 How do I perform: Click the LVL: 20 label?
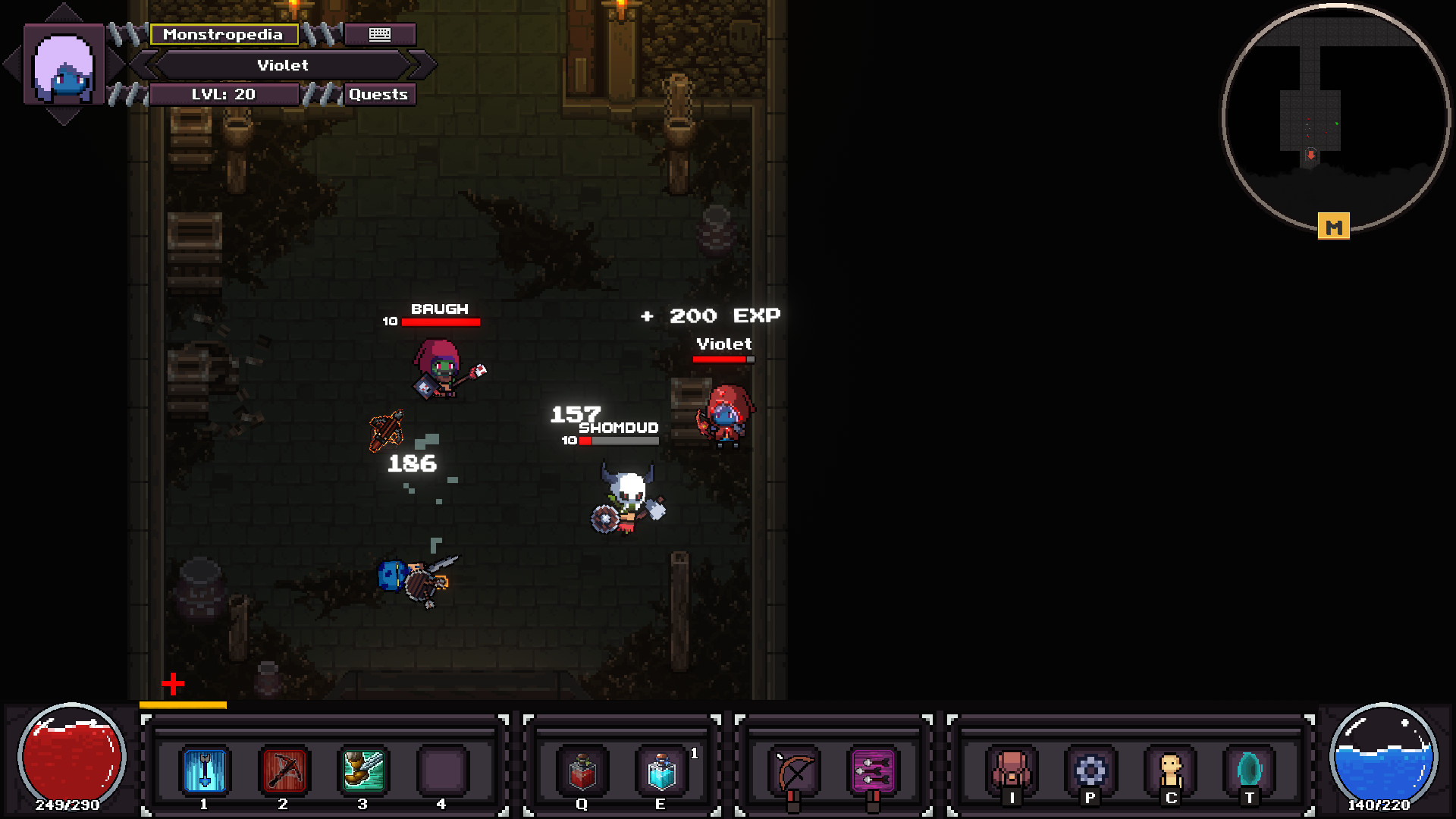[224, 94]
